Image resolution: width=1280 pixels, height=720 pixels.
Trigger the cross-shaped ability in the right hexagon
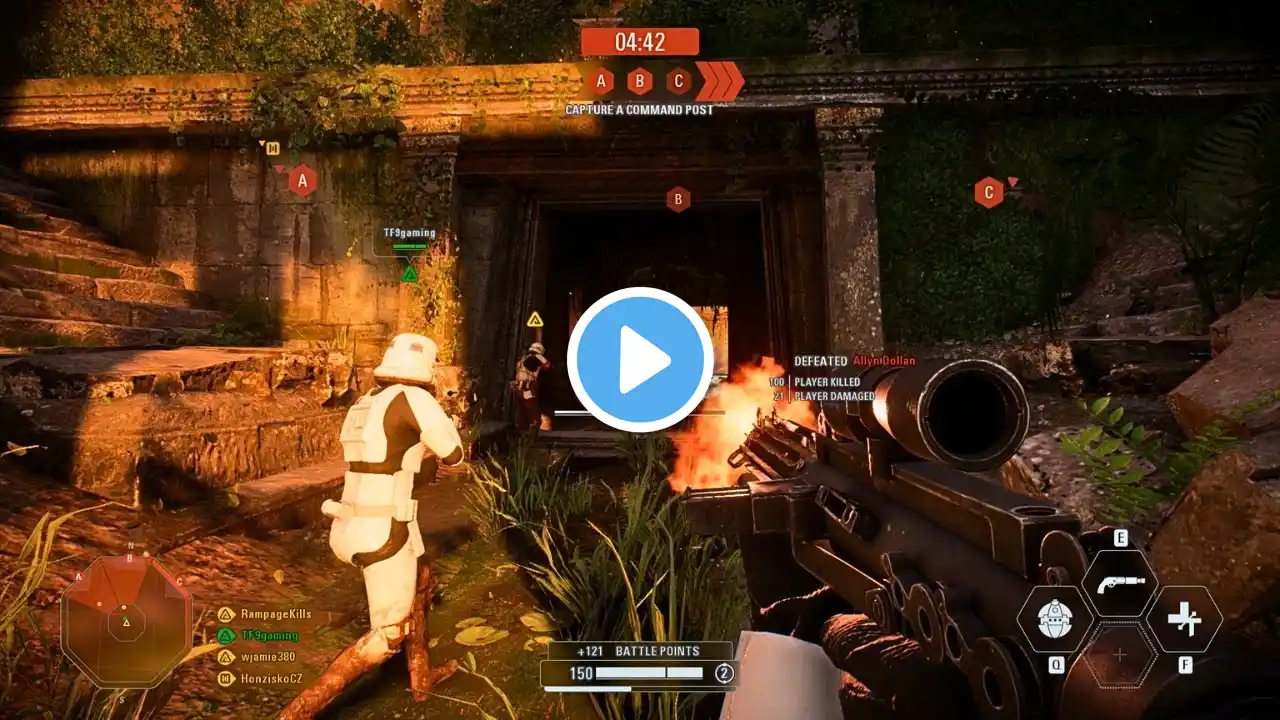1184,619
